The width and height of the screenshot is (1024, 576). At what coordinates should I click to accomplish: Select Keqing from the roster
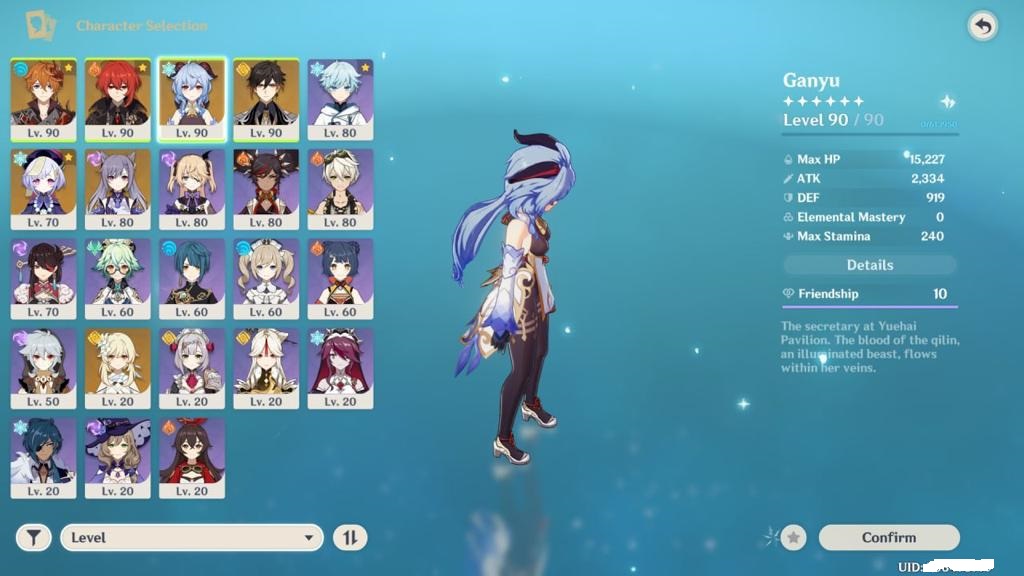click(x=118, y=189)
